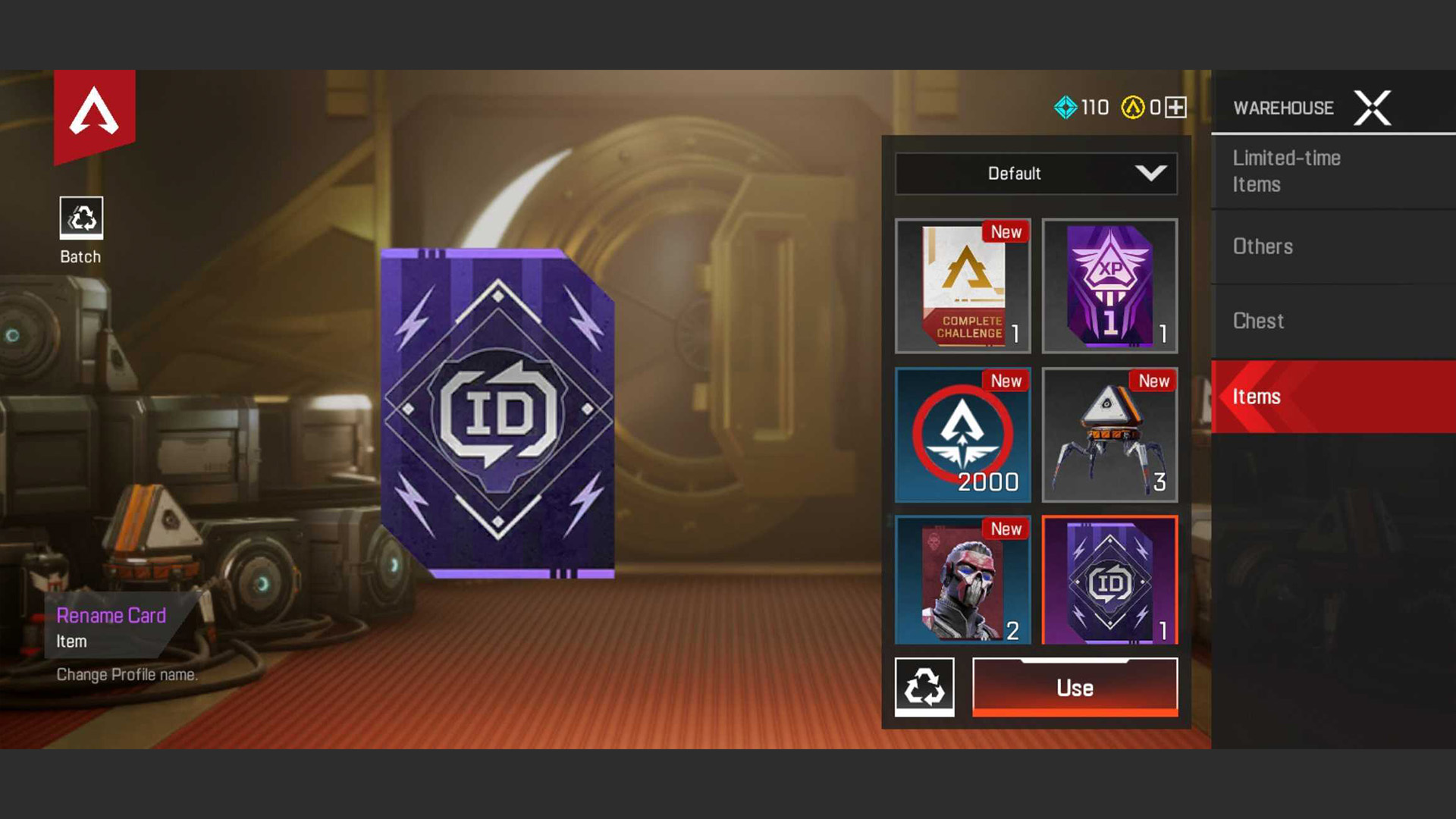Pick the masked legend card item
Screen dimensions: 1456x819
coord(962,580)
